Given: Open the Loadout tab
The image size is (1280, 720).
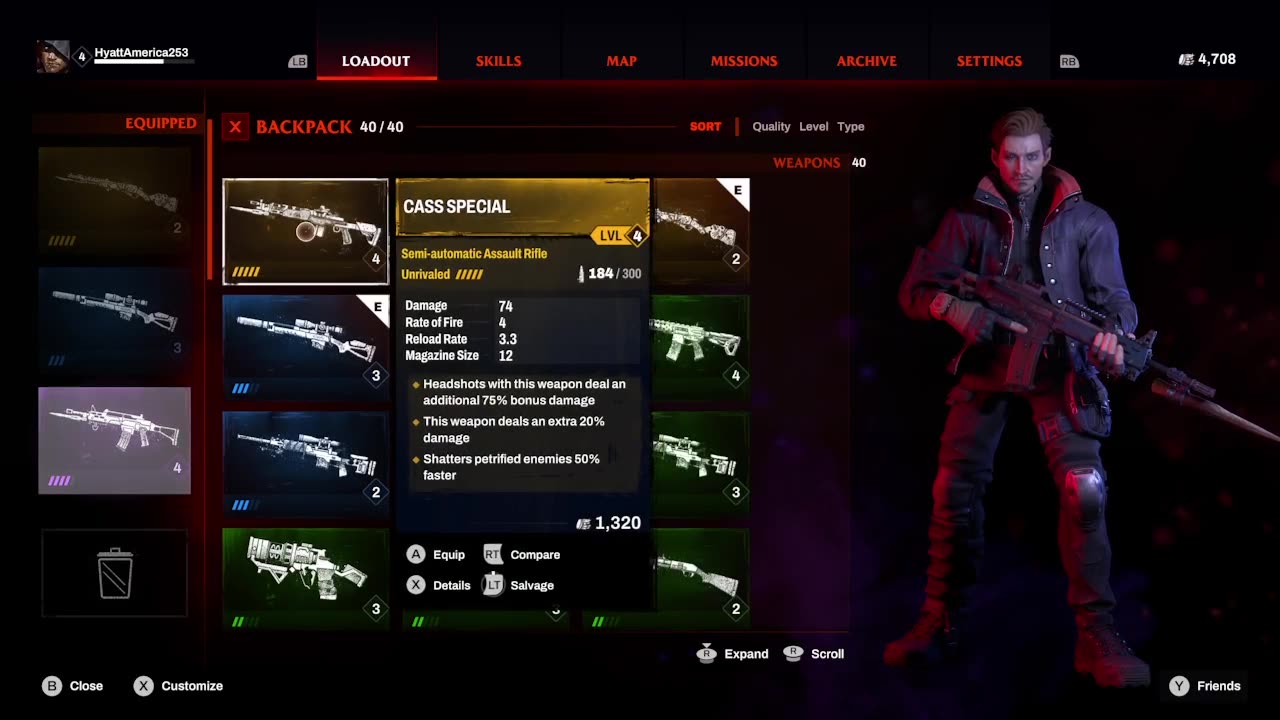Looking at the screenshot, I should point(376,61).
